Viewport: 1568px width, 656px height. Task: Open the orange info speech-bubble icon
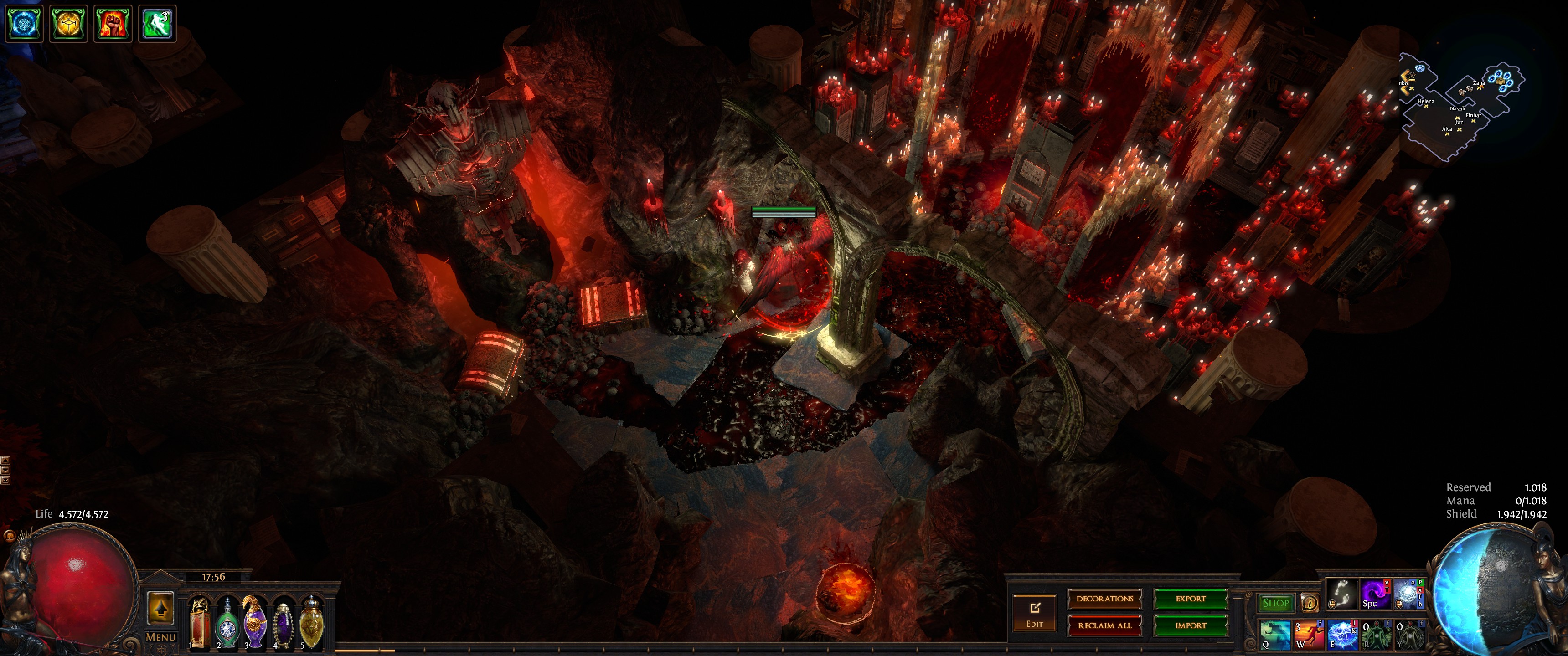click(x=1309, y=603)
